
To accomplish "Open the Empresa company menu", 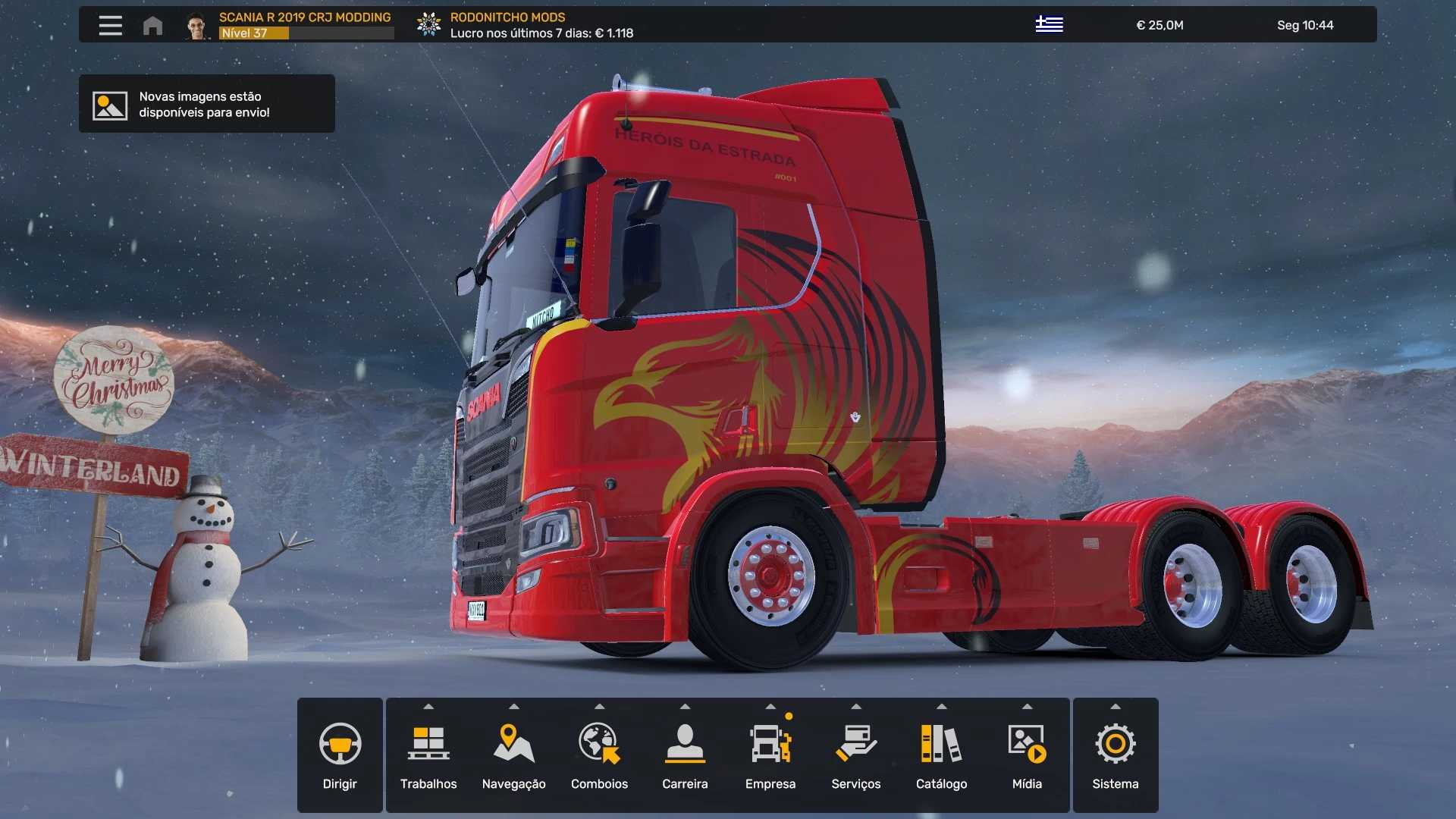I will point(770,755).
